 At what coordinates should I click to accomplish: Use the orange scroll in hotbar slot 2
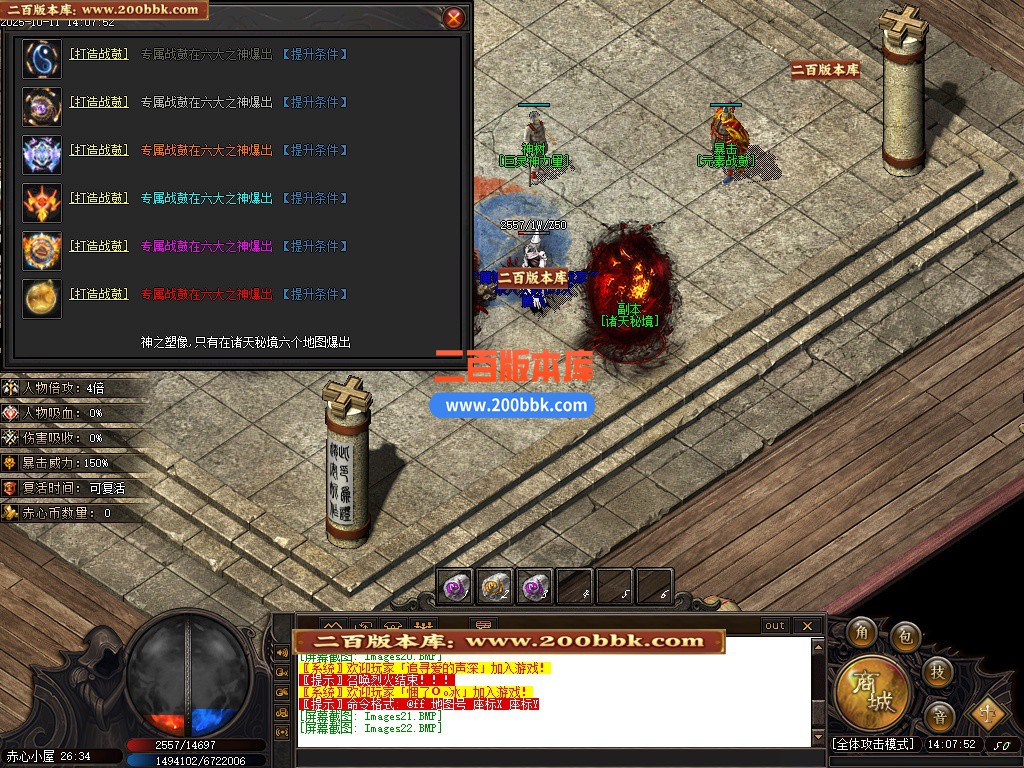[x=496, y=587]
